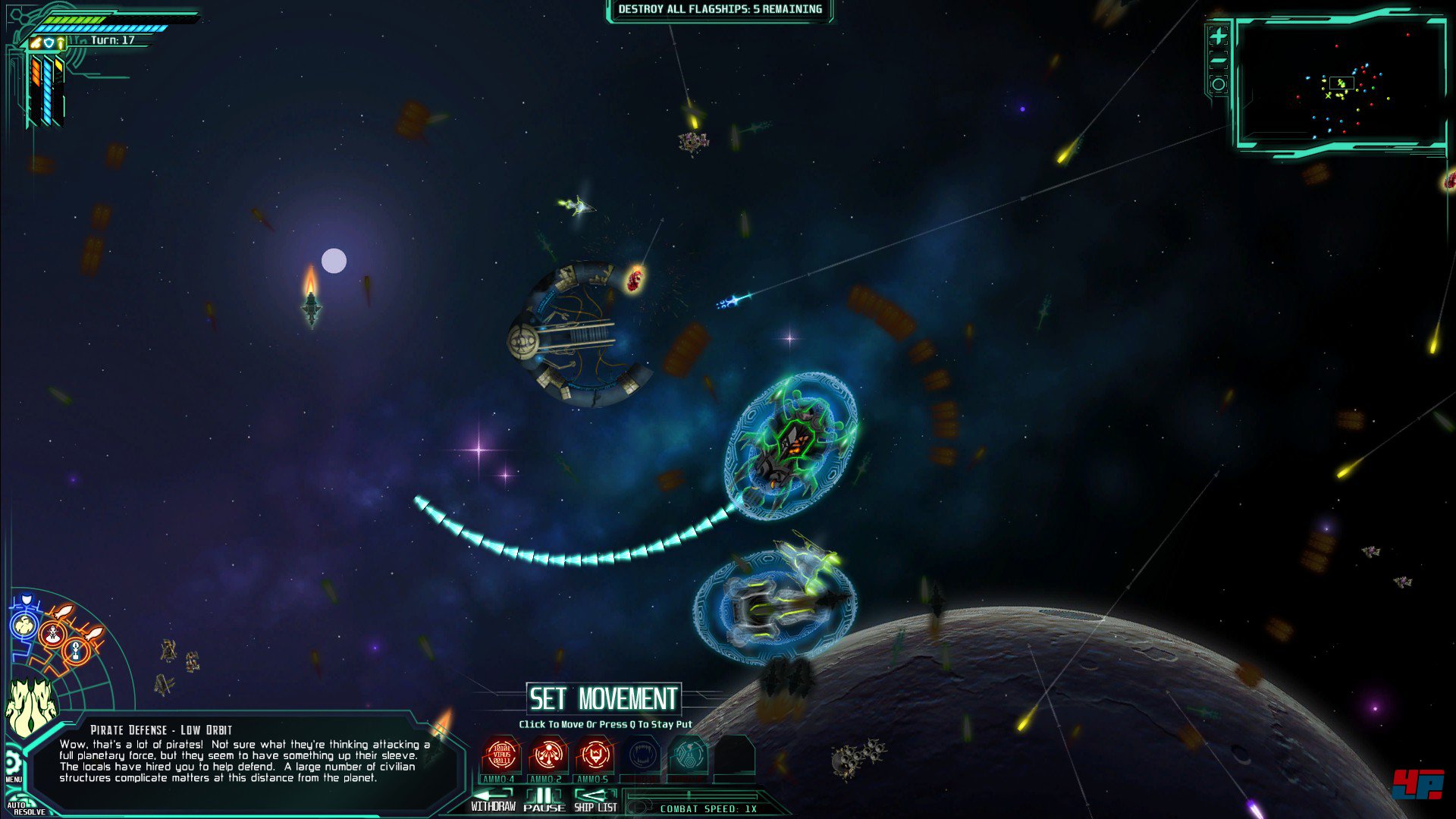Adjust the combat speed slider
Image resolution: width=1456 pixels, height=819 pixels.
[x=689, y=796]
